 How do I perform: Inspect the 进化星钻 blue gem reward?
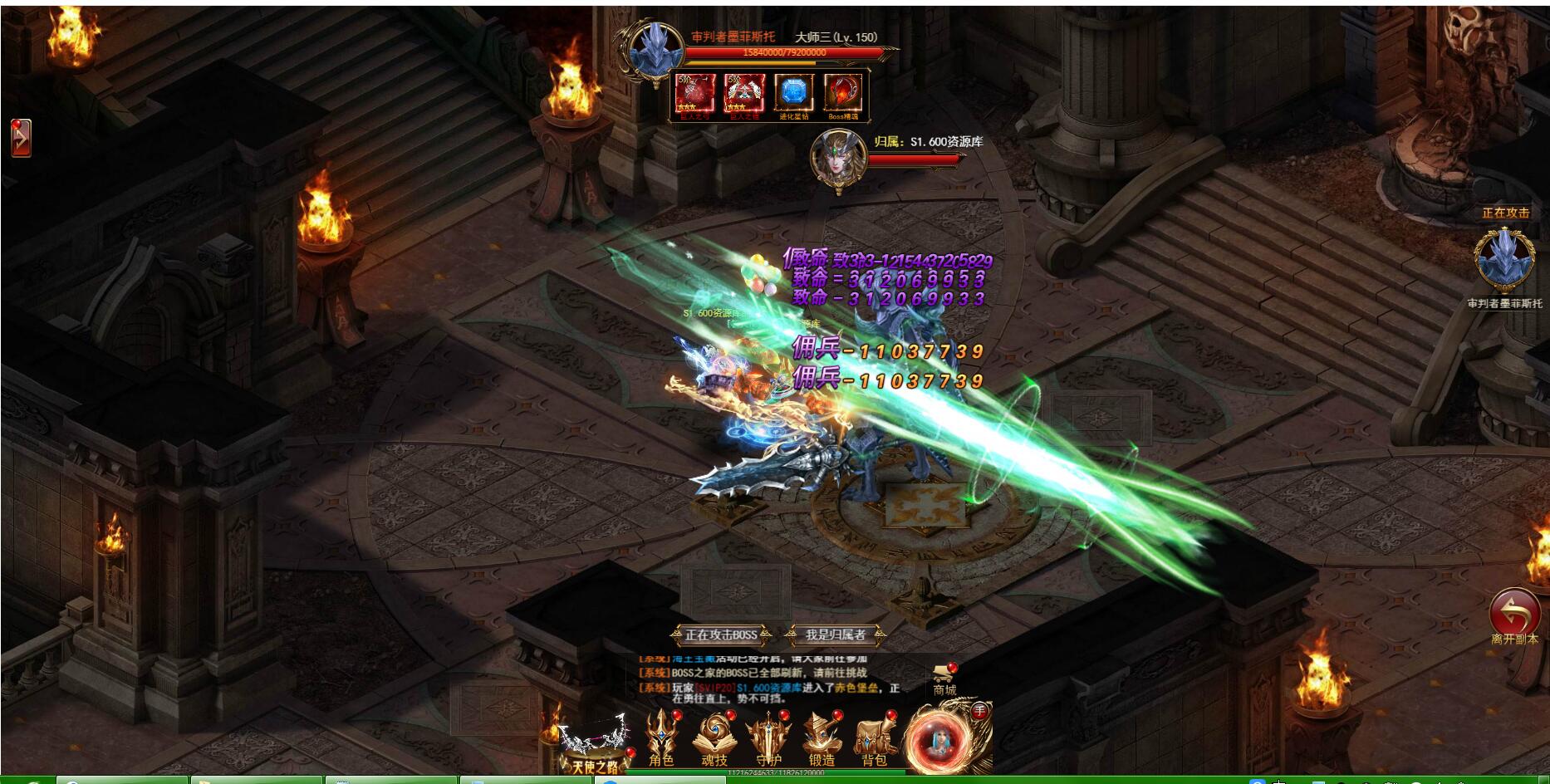[x=793, y=93]
